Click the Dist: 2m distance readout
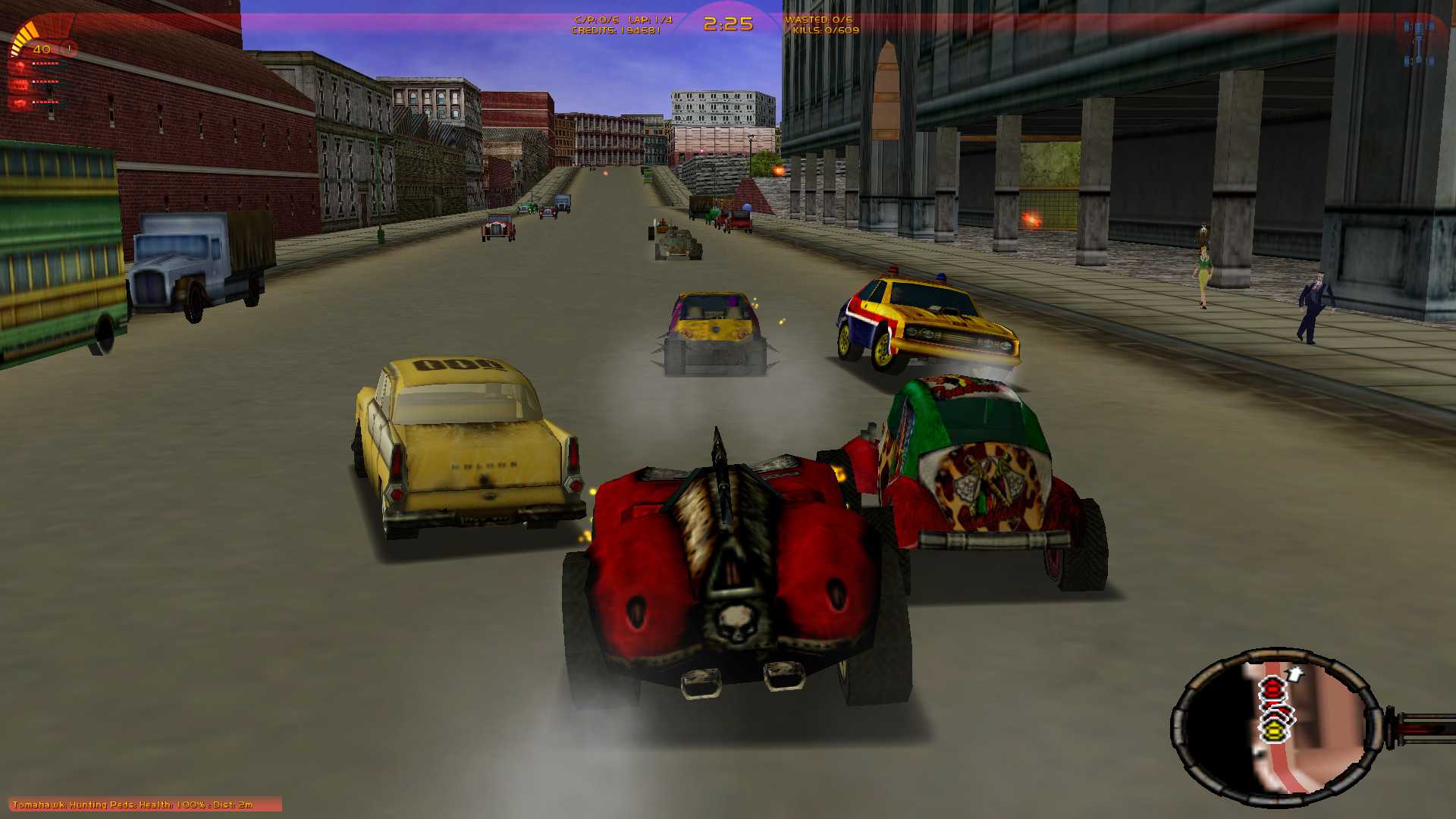The height and width of the screenshot is (819, 1456). pyautogui.click(x=235, y=805)
